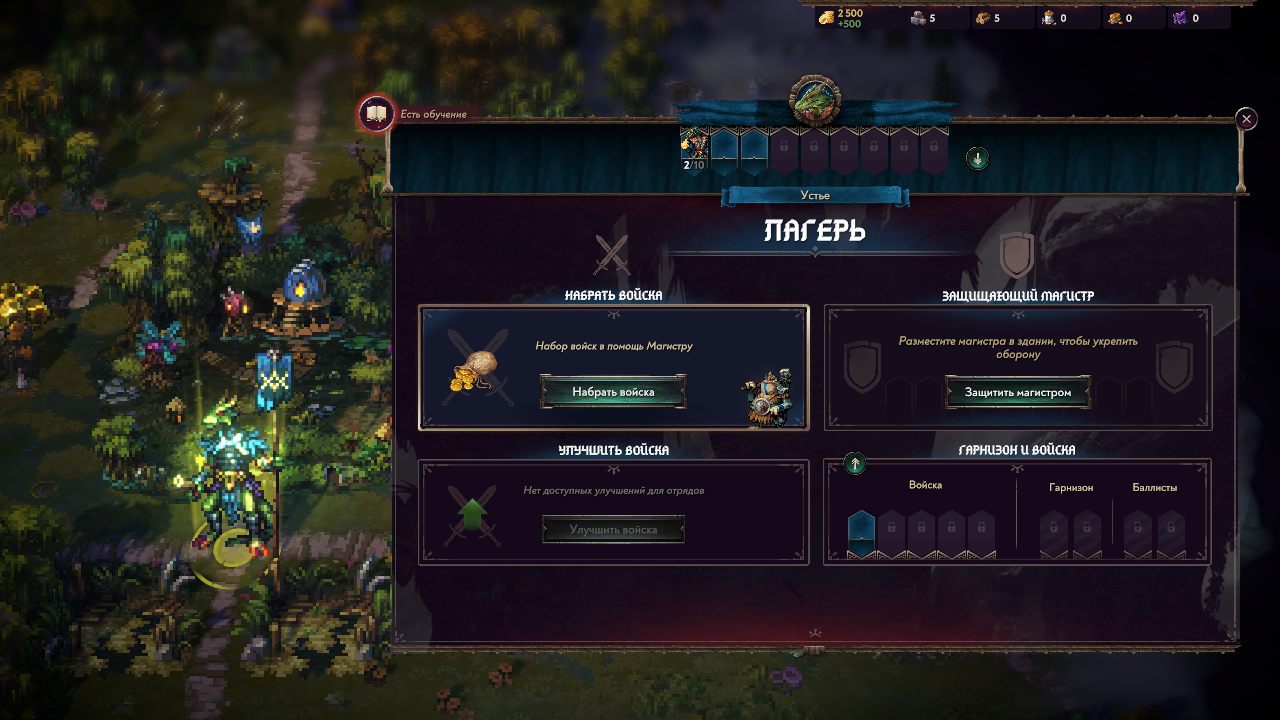Image resolution: width=1280 pixels, height=720 pixels.
Task: Click the "Набрать войска" recruit button
Action: click(613, 392)
